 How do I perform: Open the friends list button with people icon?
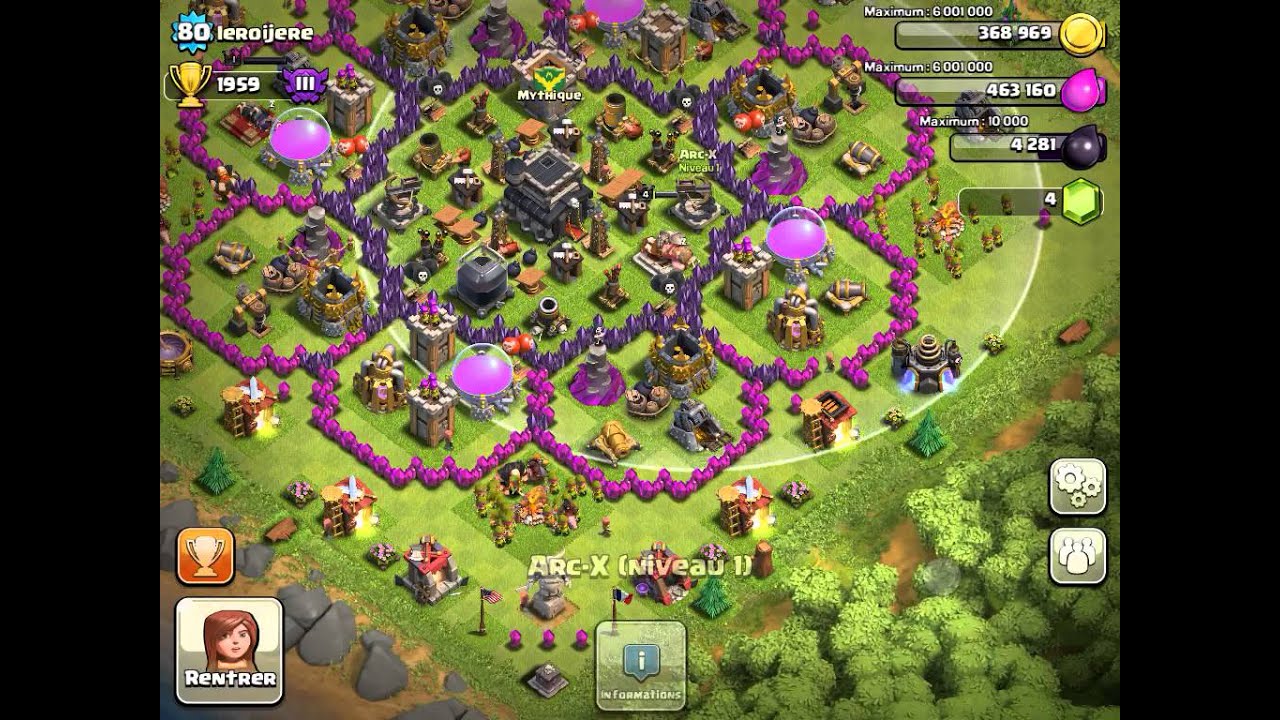point(1077,556)
